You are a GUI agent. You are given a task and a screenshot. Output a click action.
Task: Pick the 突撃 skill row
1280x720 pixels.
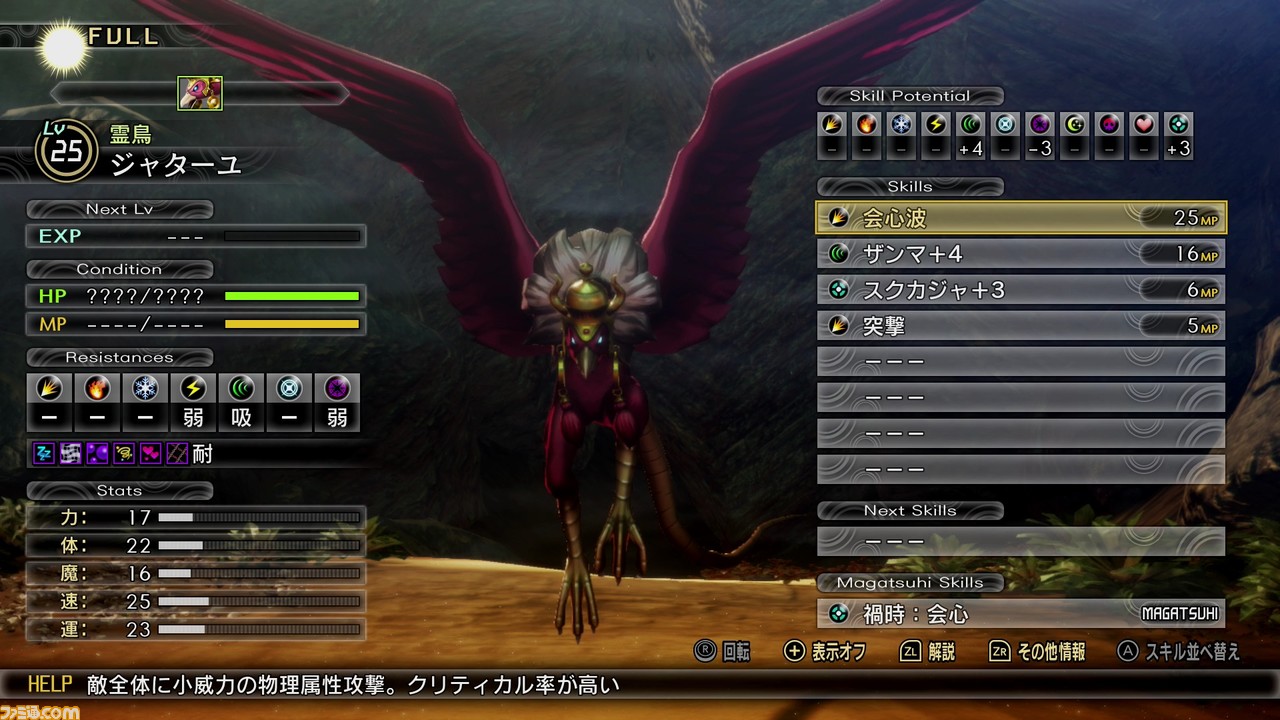pos(1020,326)
